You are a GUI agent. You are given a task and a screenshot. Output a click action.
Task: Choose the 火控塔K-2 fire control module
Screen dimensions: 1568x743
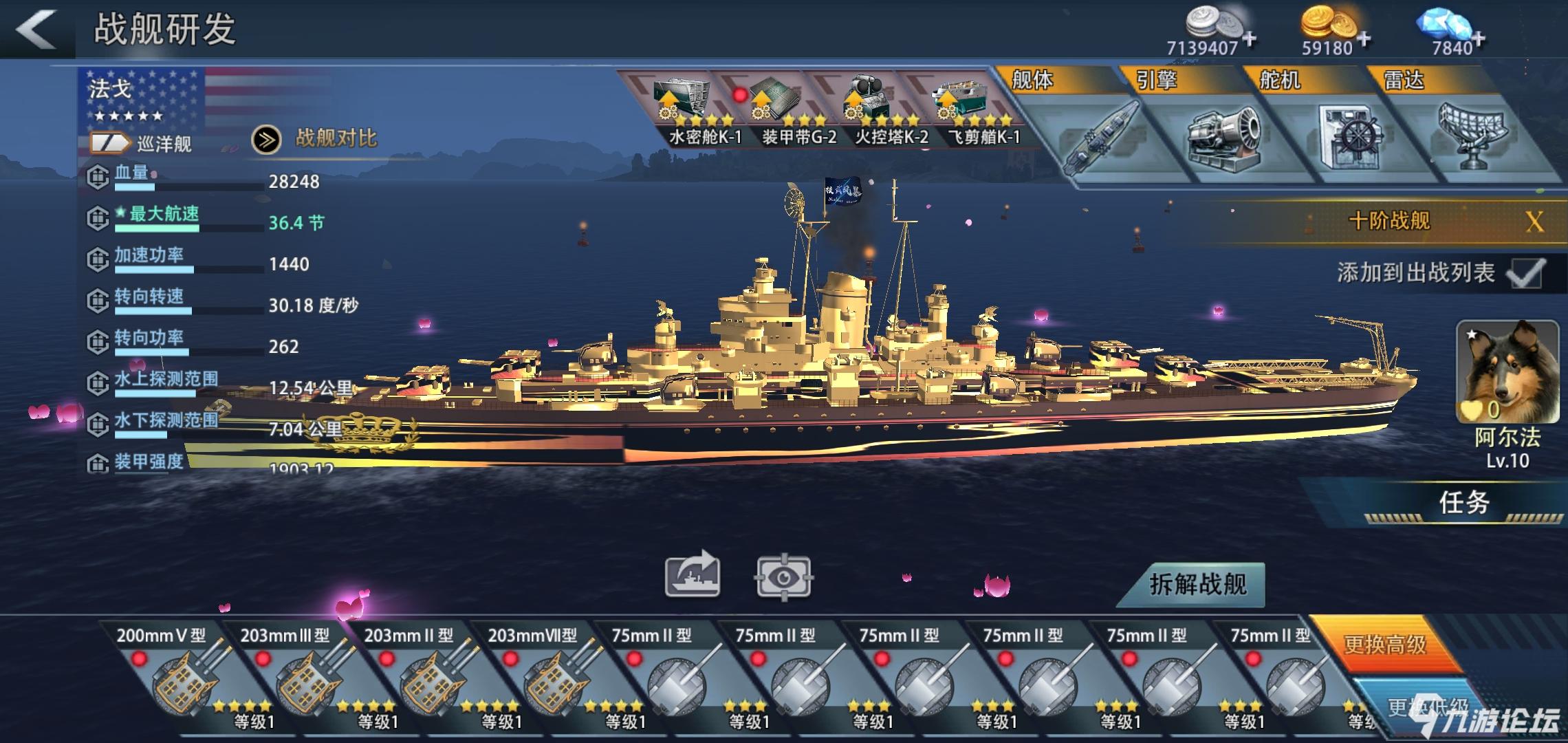point(875,110)
